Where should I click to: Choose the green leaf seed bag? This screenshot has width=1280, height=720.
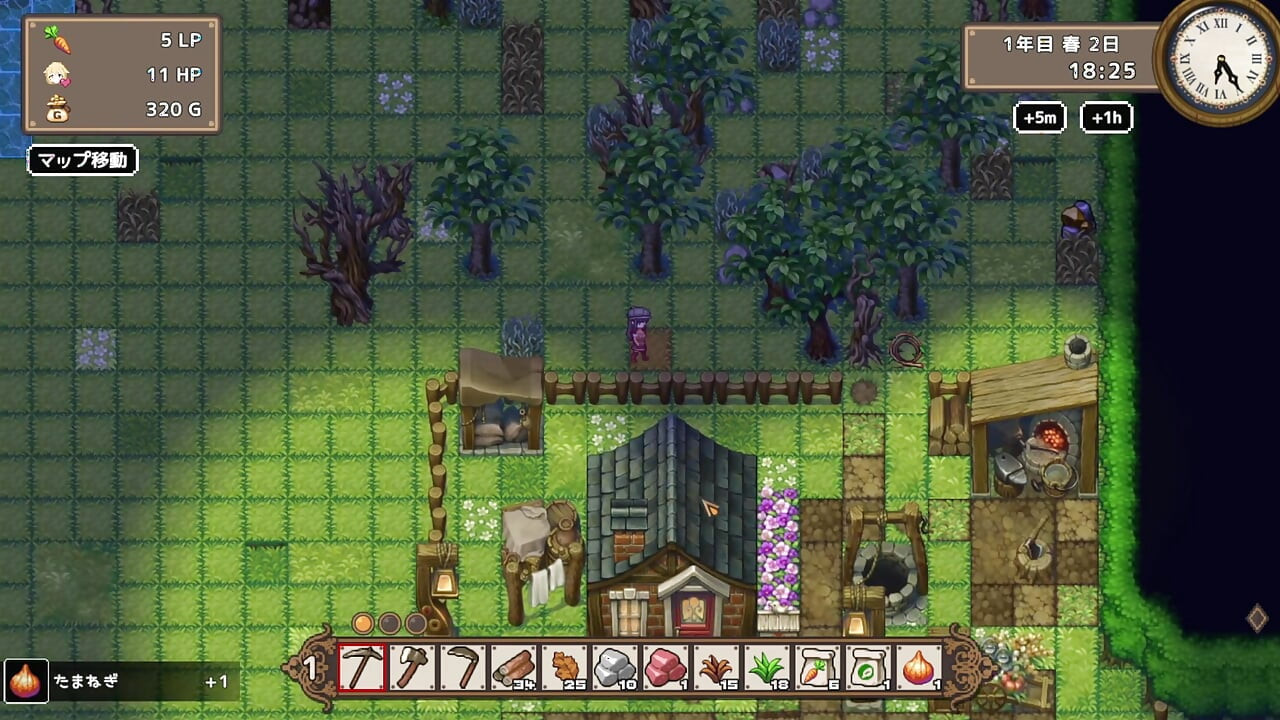point(868,667)
